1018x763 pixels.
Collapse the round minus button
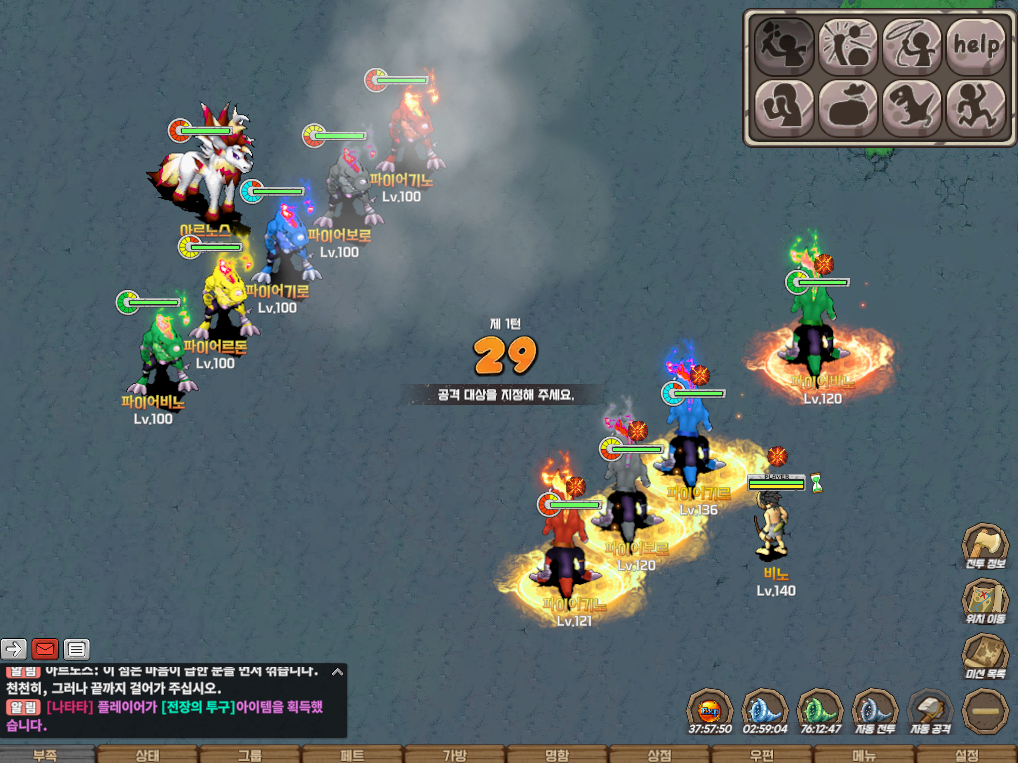coord(985,712)
